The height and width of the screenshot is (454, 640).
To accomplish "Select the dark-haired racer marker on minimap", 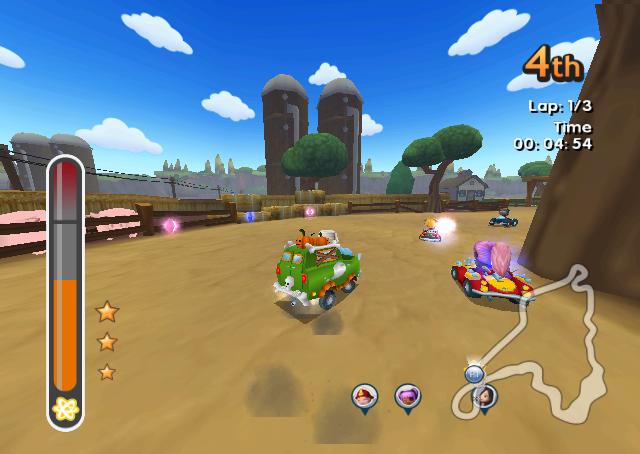I will (486, 396).
